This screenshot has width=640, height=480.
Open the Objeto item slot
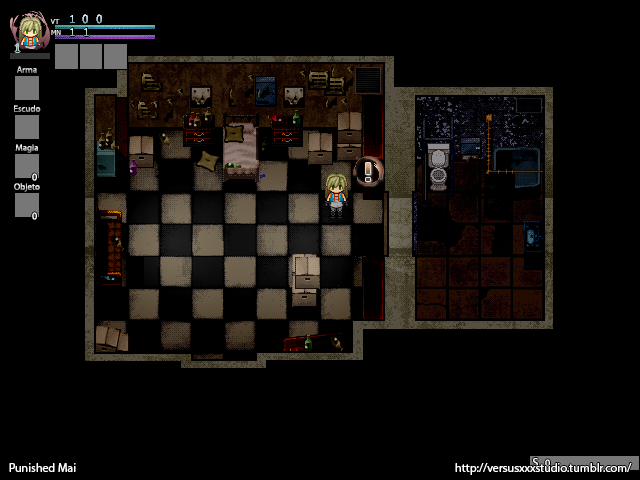(27, 205)
